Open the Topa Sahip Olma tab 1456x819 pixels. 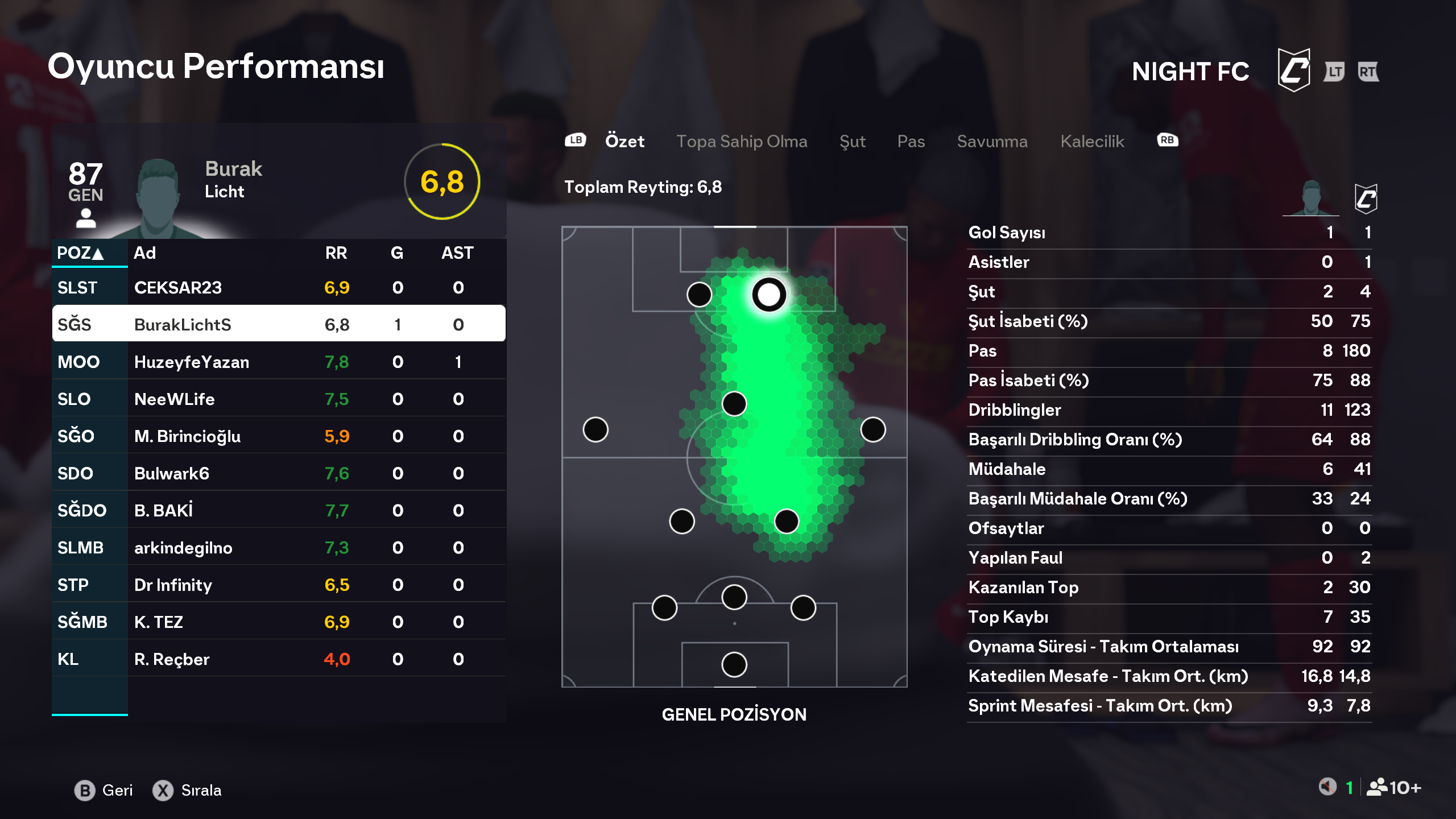coord(741,141)
